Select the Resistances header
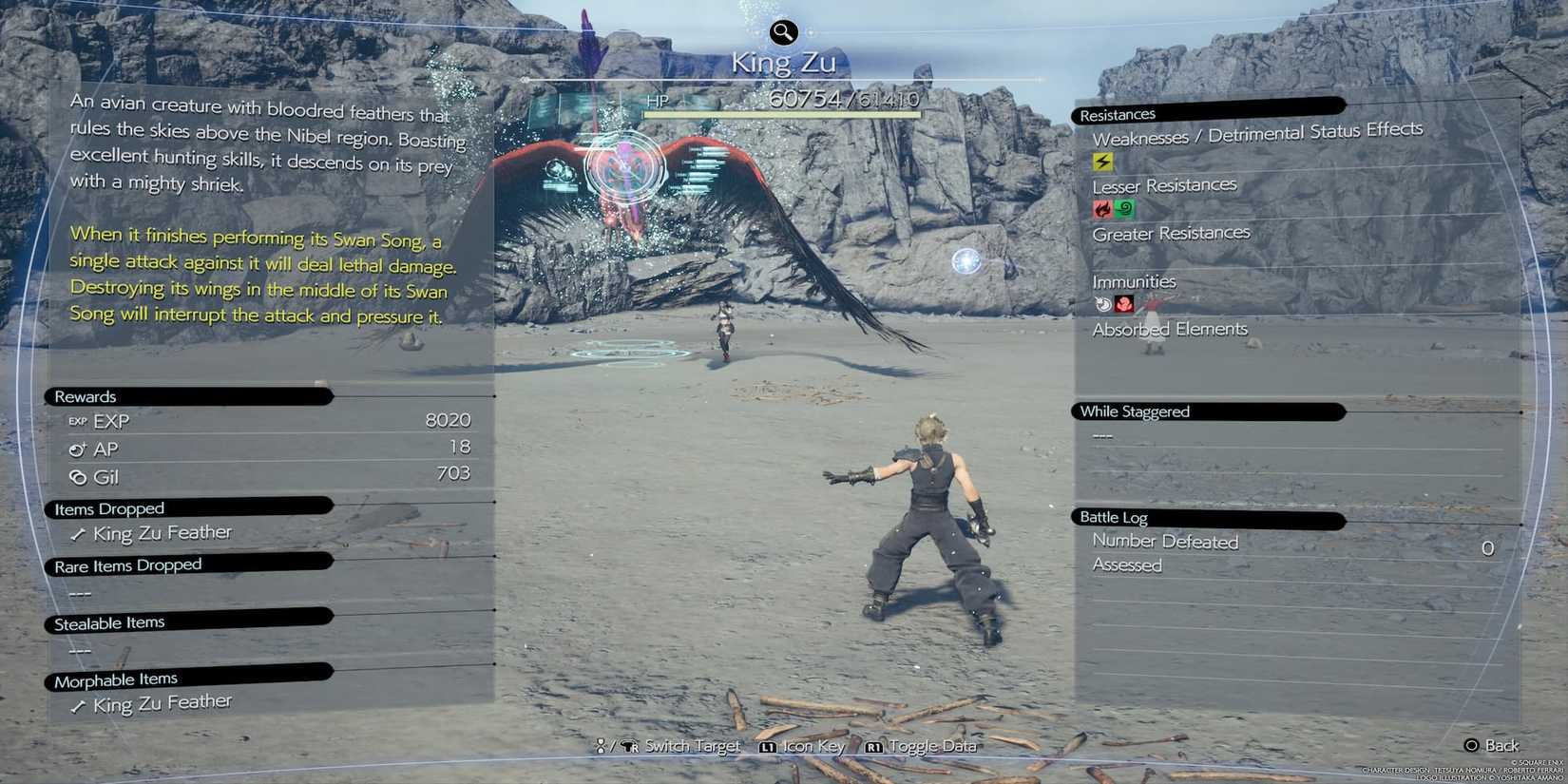1568x784 pixels. 1118,114
